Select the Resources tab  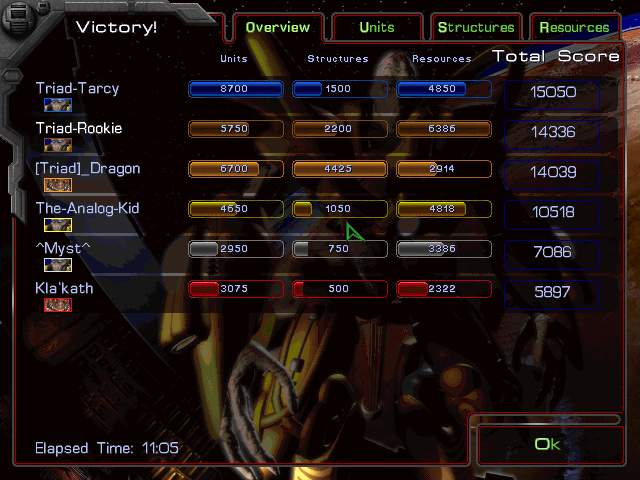(574, 27)
